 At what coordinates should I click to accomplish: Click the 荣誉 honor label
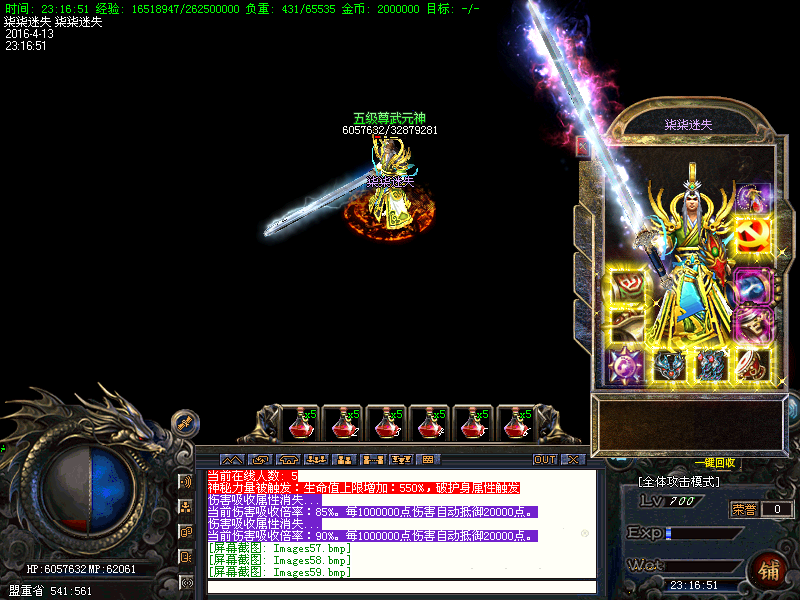pos(743,509)
